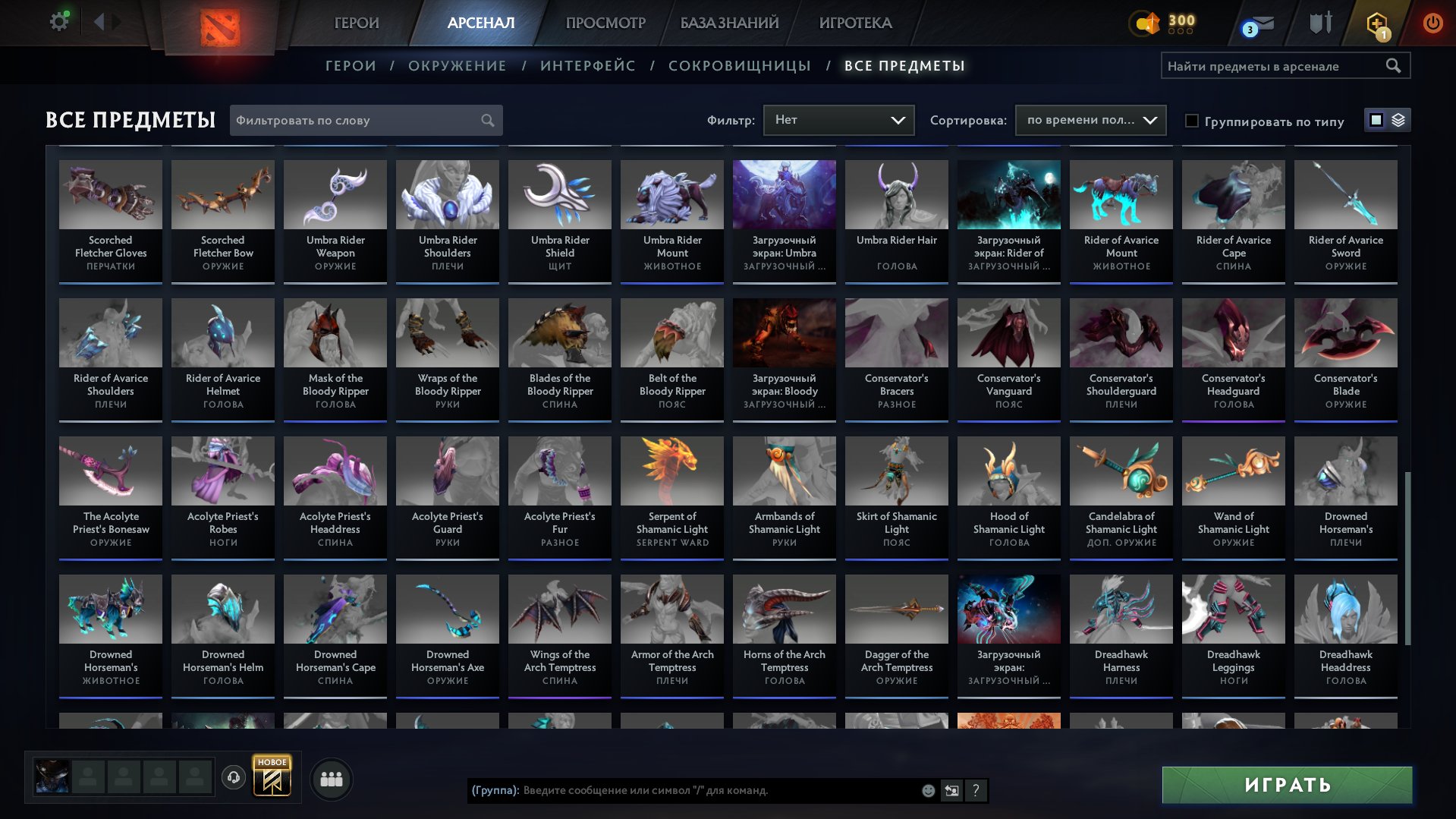Toggle the grid view layout button

(1376, 120)
